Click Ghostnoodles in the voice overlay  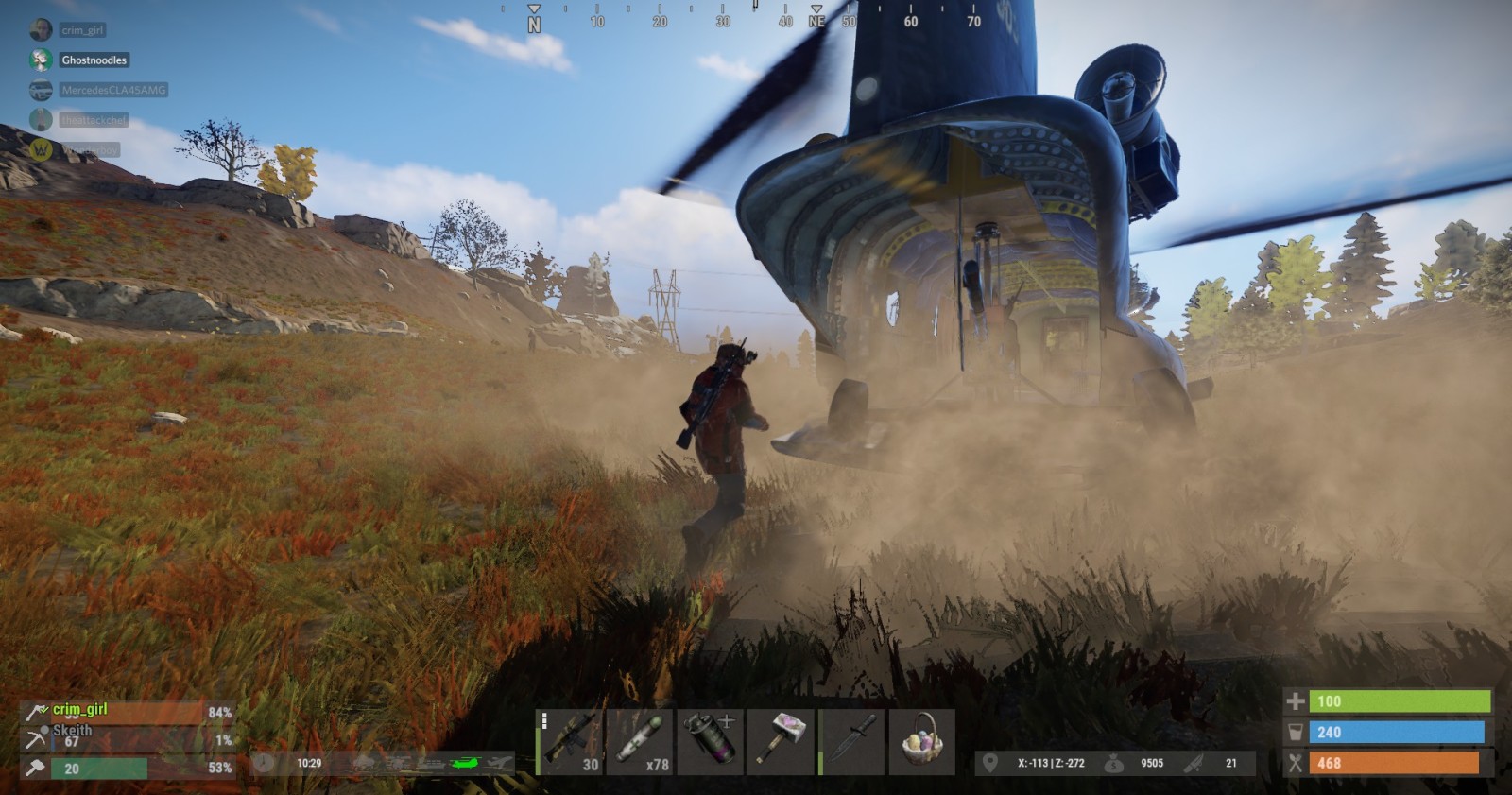(x=94, y=60)
